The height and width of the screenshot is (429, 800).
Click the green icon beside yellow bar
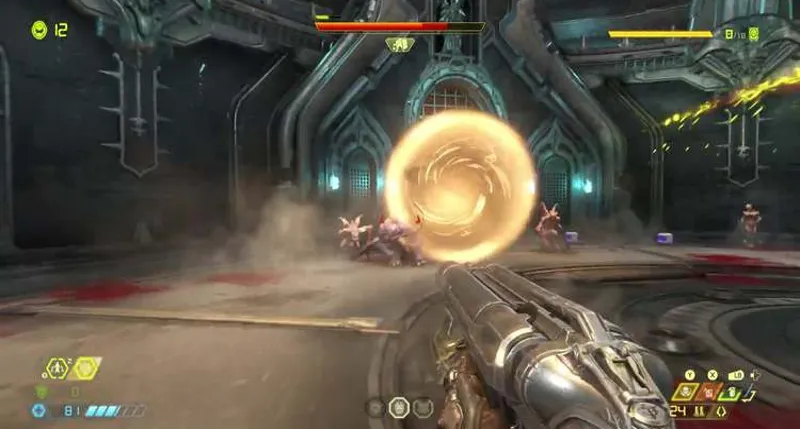pos(753,34)
